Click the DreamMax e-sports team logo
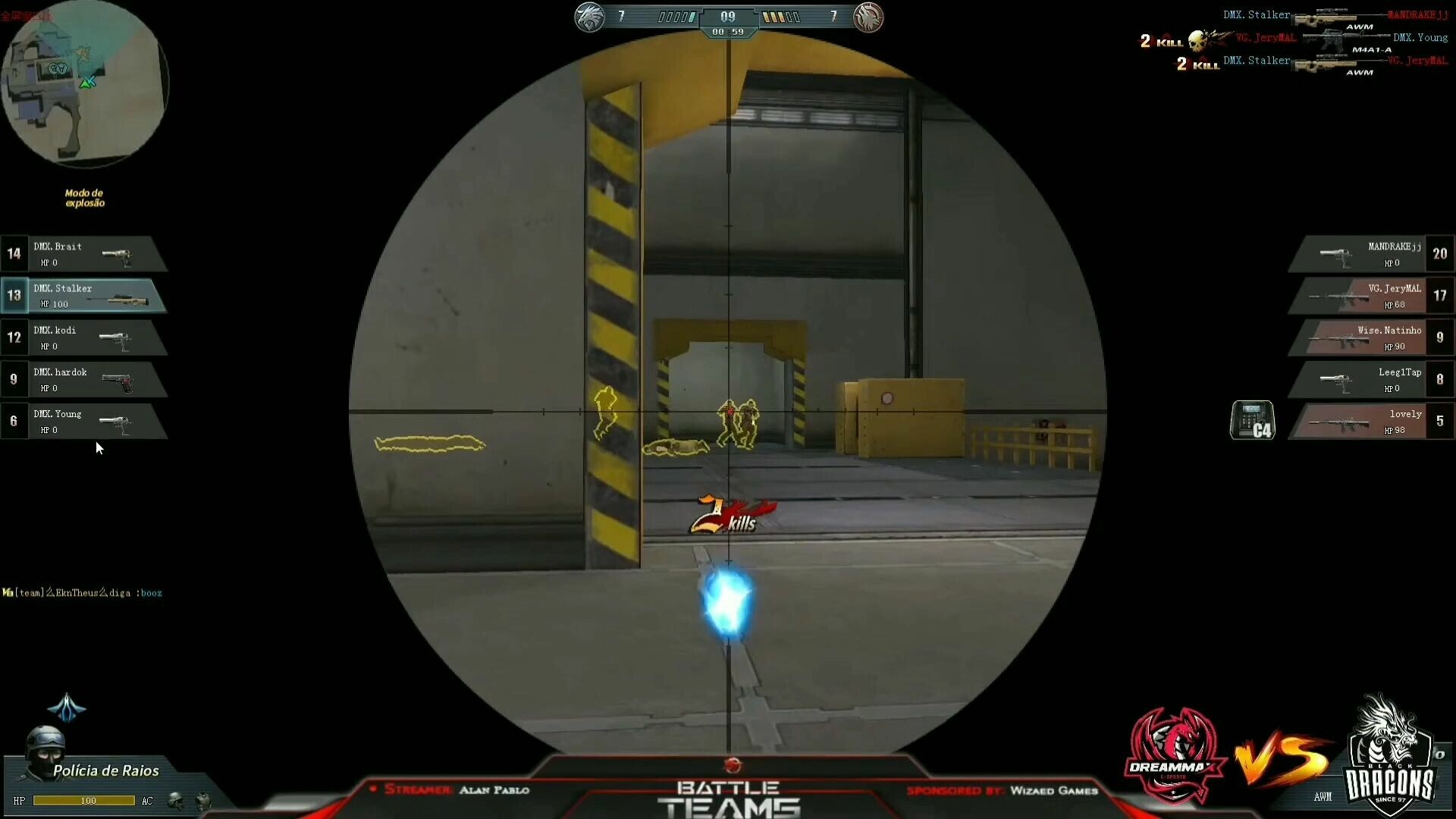Viewport: 1456px width, 819px height. [x=1172, y=755]
